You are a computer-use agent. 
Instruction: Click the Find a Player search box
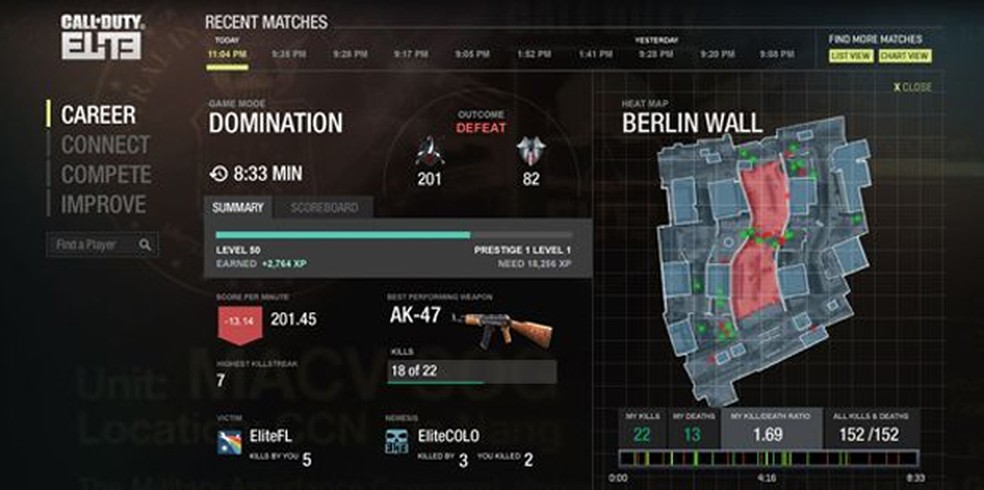[x=95, y=245]
